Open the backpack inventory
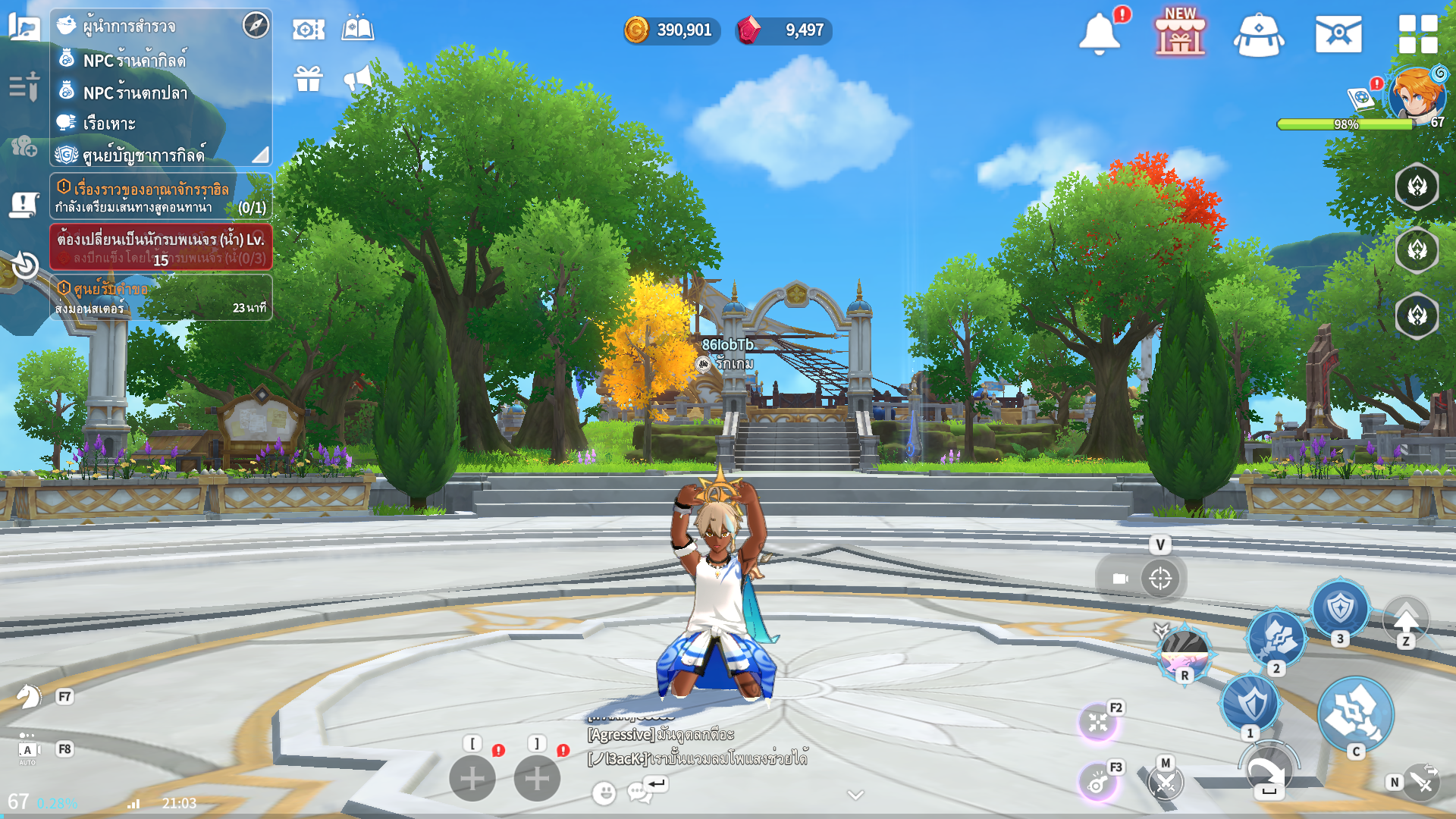Screen dimensions: 1456x819 click(x=1259, y=35)
